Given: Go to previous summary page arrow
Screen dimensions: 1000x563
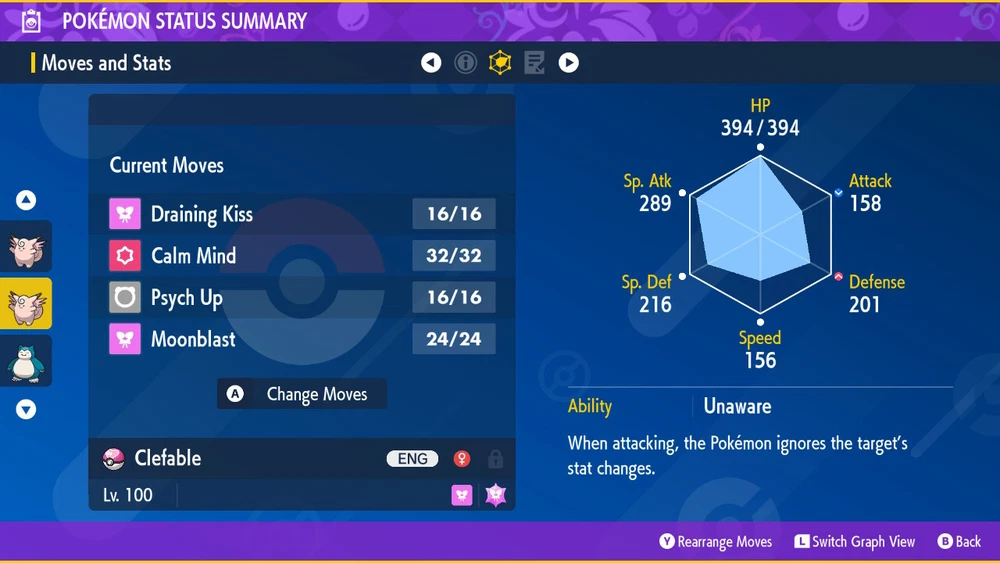Looking at the screenshot, I should coord(431,63).
